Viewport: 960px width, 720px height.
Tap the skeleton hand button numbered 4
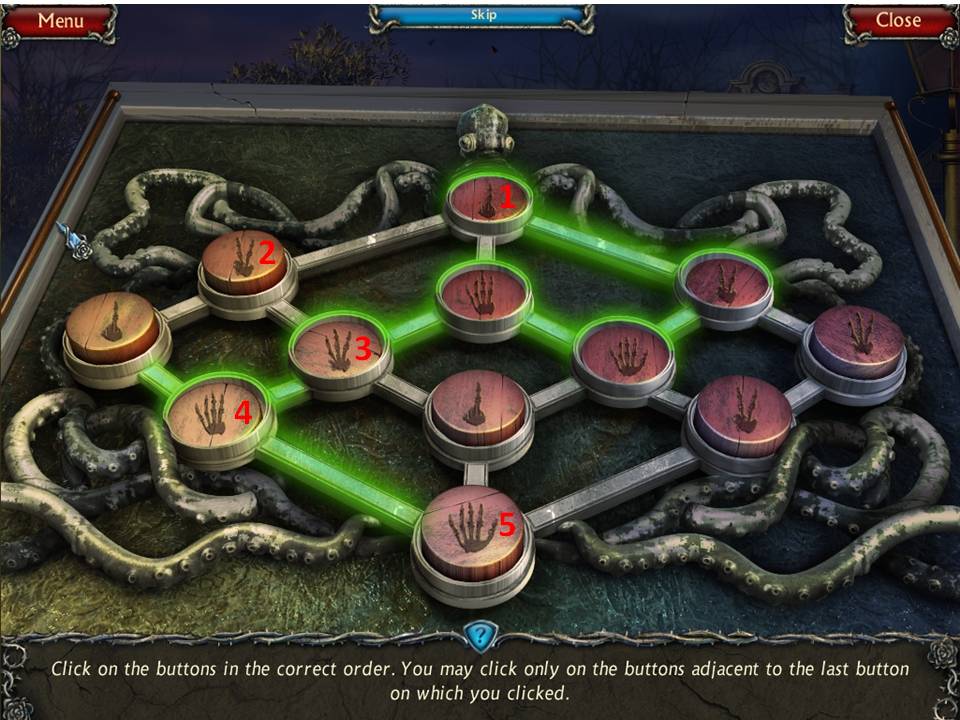point(218,414)
